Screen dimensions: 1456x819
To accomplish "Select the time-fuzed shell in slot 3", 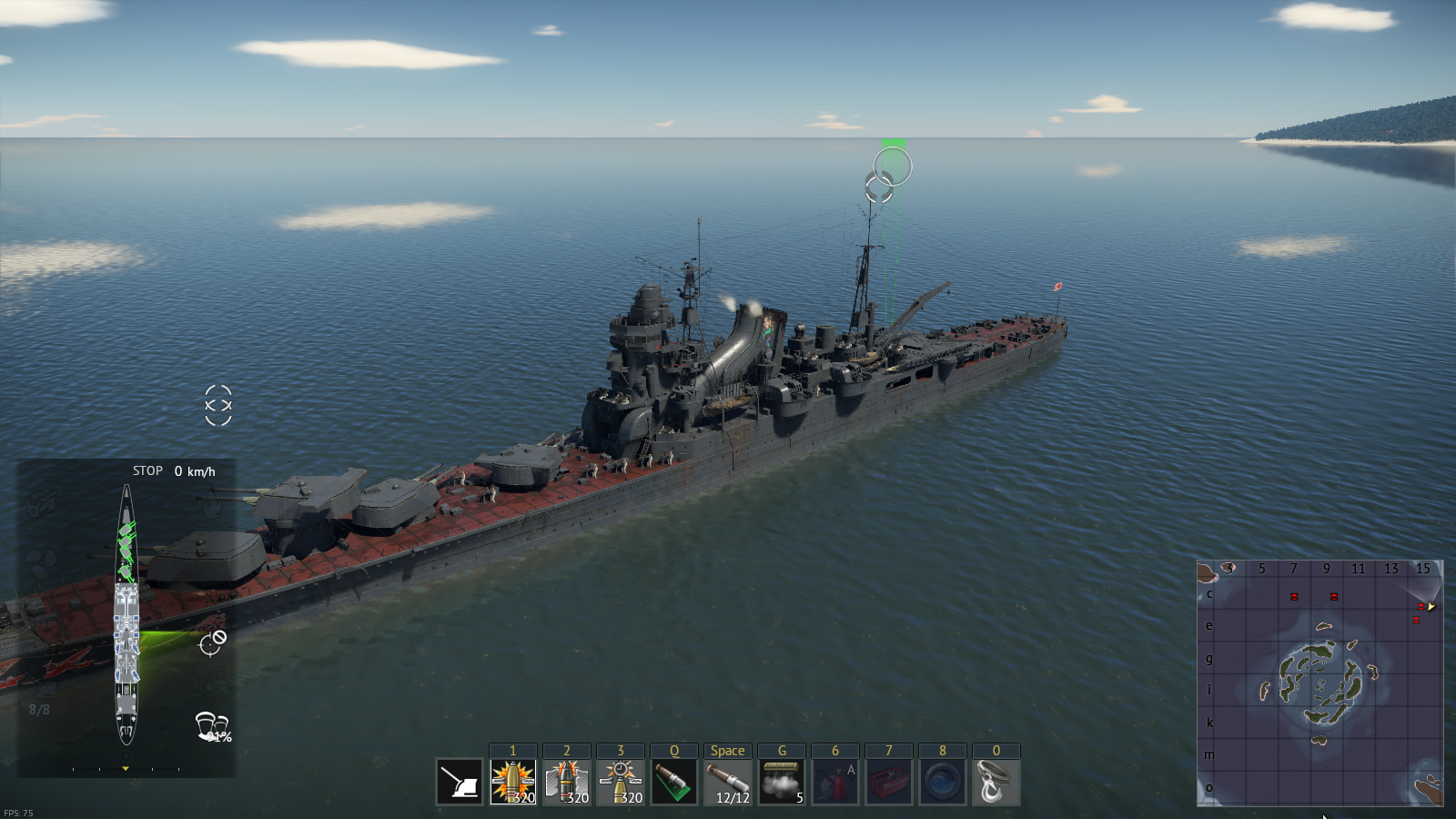I will [x=621, y=782].
